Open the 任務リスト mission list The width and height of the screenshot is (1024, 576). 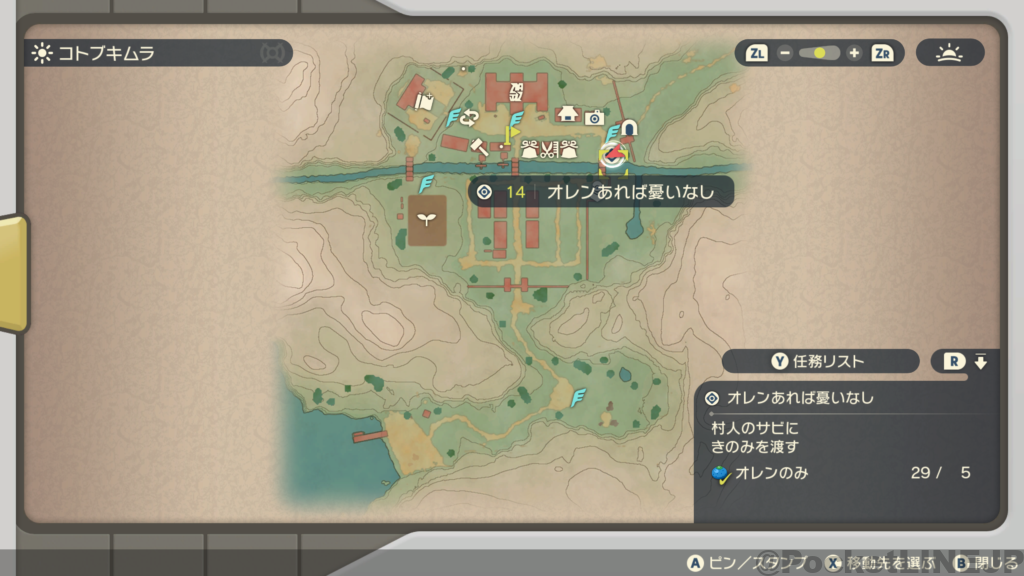[x=820, y=361]
